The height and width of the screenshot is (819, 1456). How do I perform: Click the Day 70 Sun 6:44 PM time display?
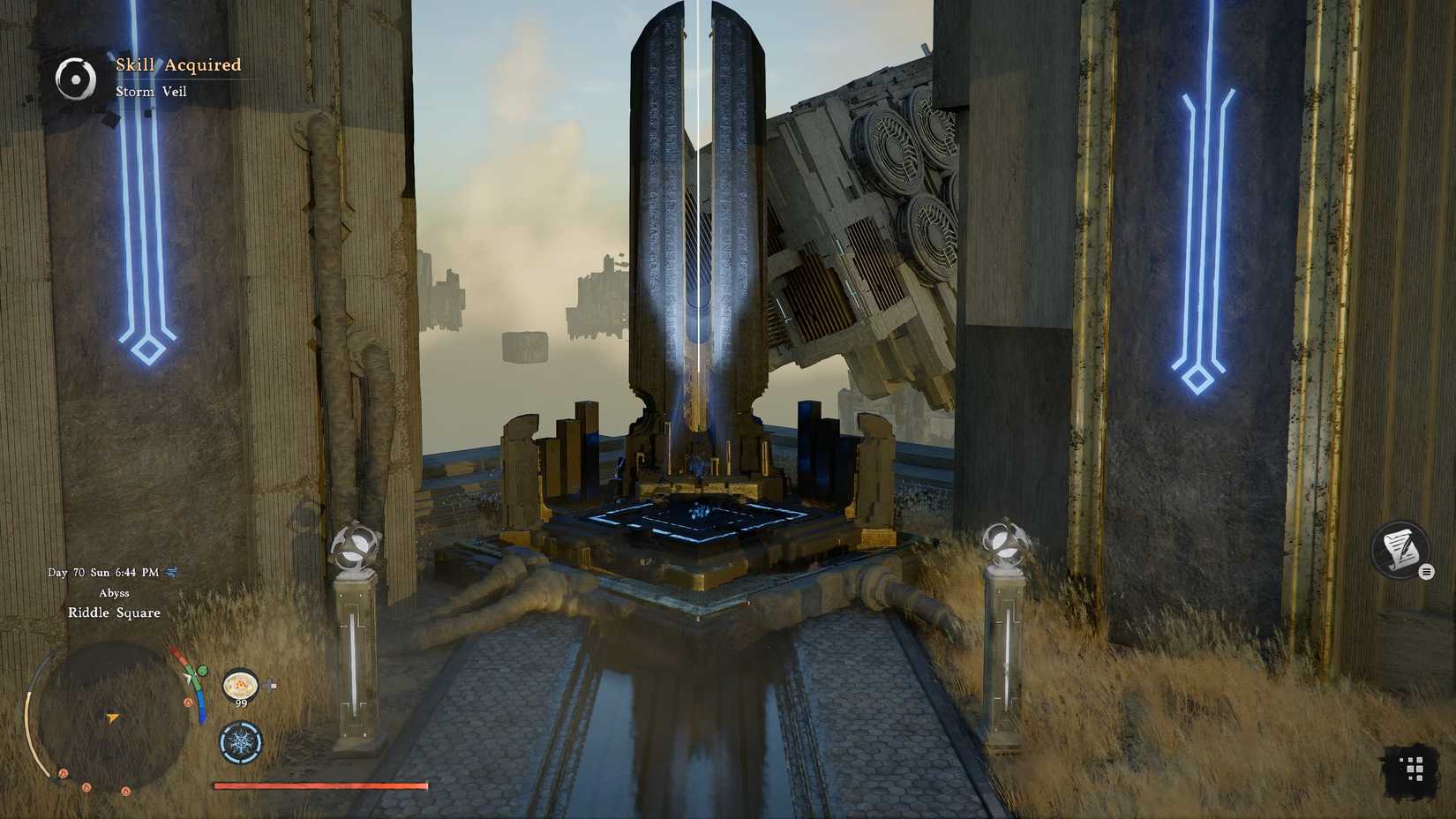point(101,571)
